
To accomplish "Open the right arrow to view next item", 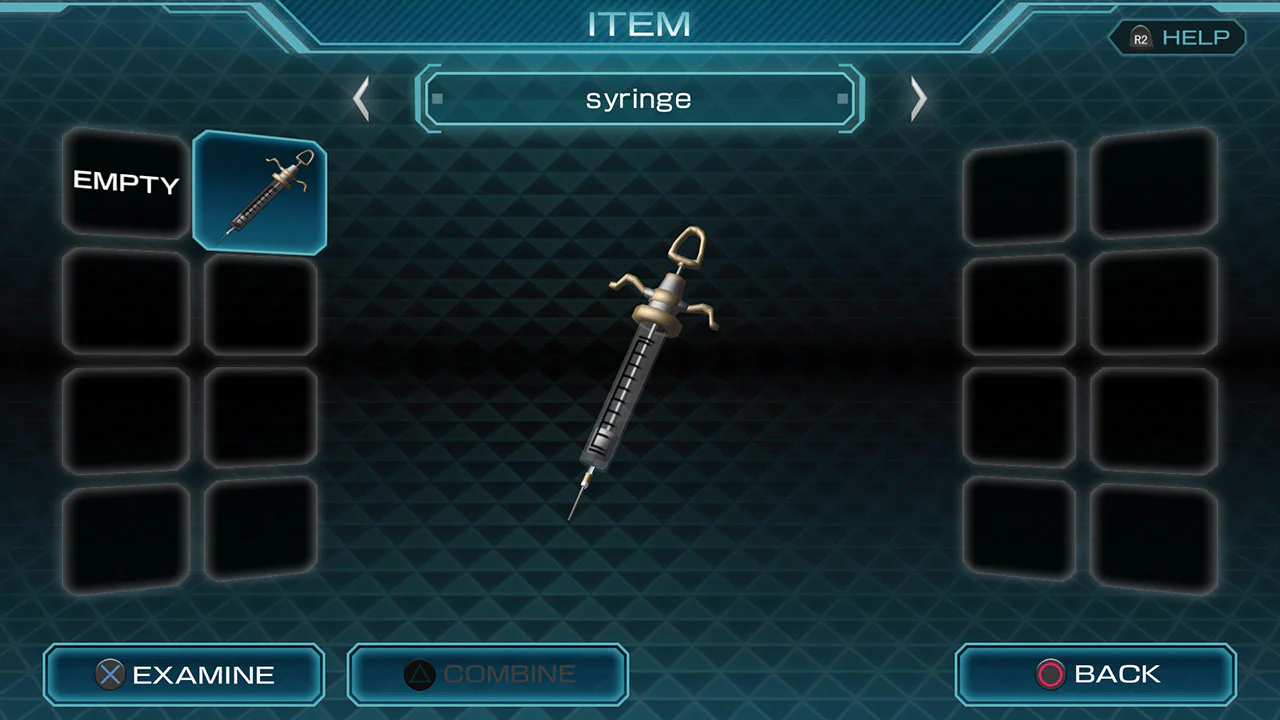I will (918, 98).
